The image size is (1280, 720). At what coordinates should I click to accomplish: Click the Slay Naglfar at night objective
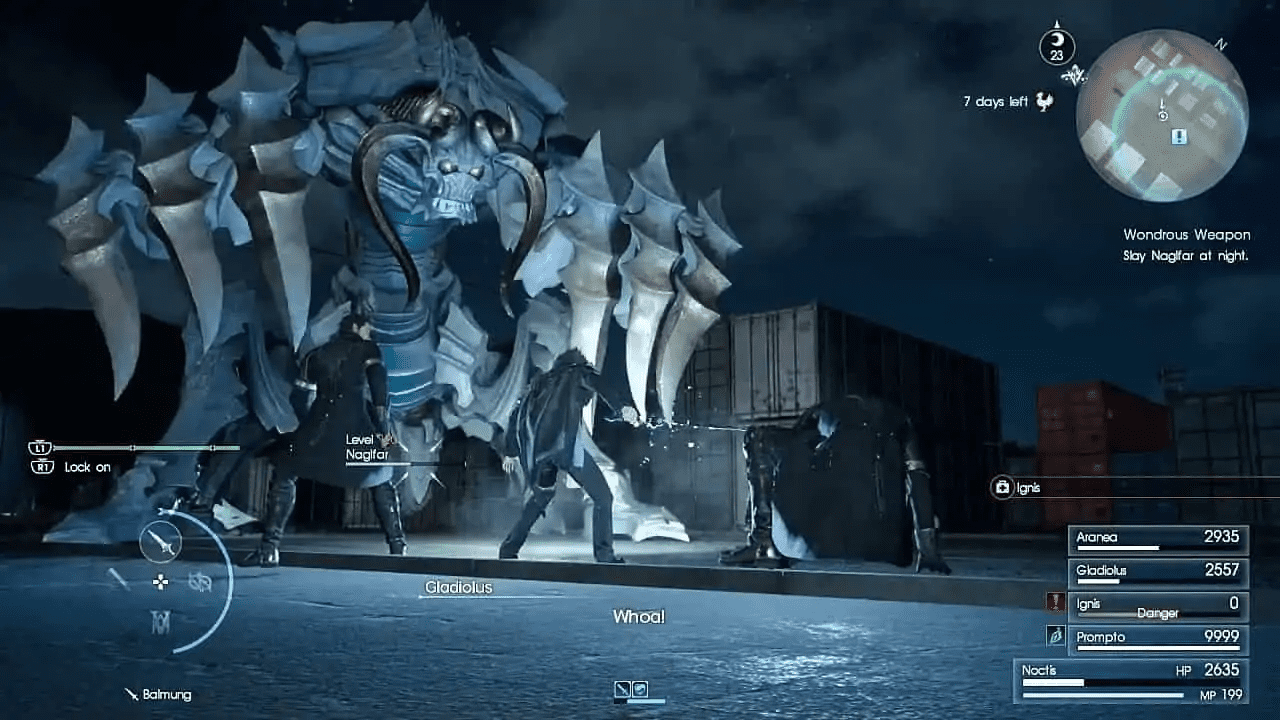(x=1187, y=255)
